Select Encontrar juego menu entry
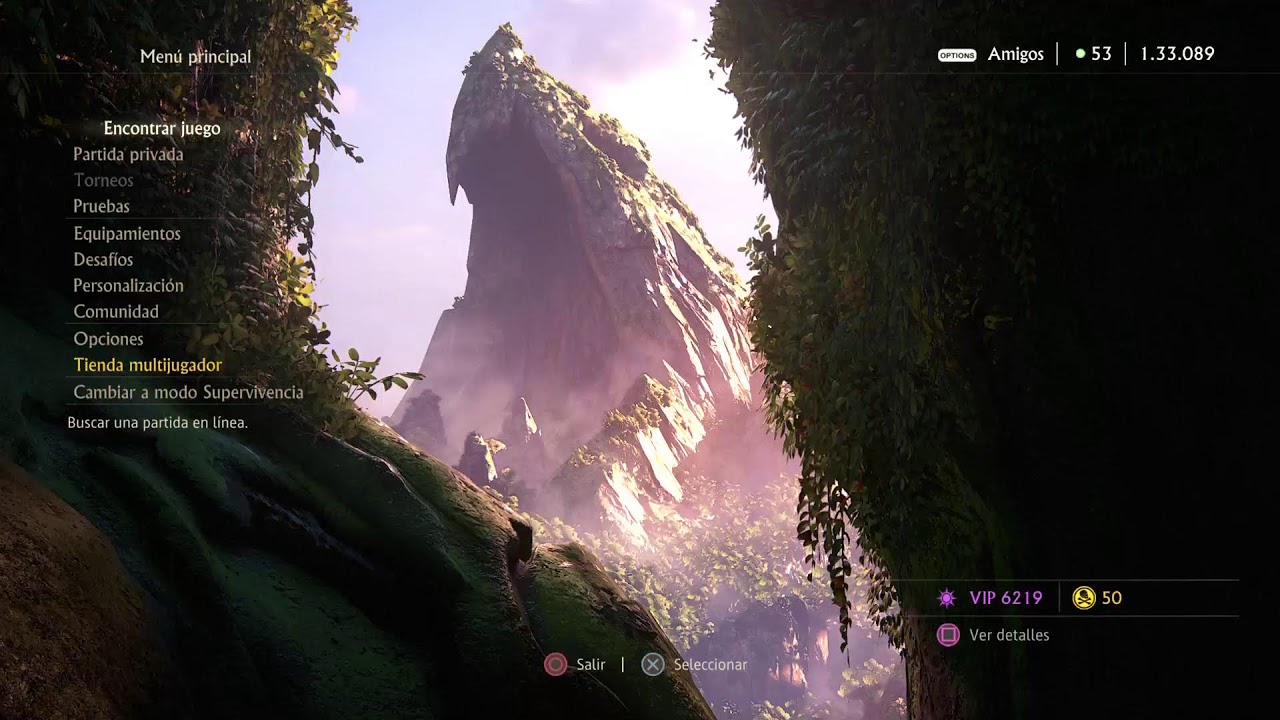Viewport: 1280px width, 720px height. 162,128
